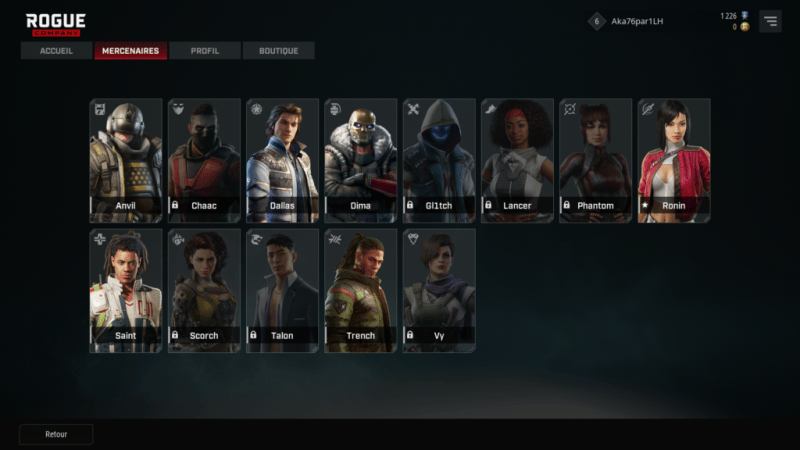This screenshot has height=450, width=800.
Task: Select the Trench mercenary card
Action: [x=361, y=290]
